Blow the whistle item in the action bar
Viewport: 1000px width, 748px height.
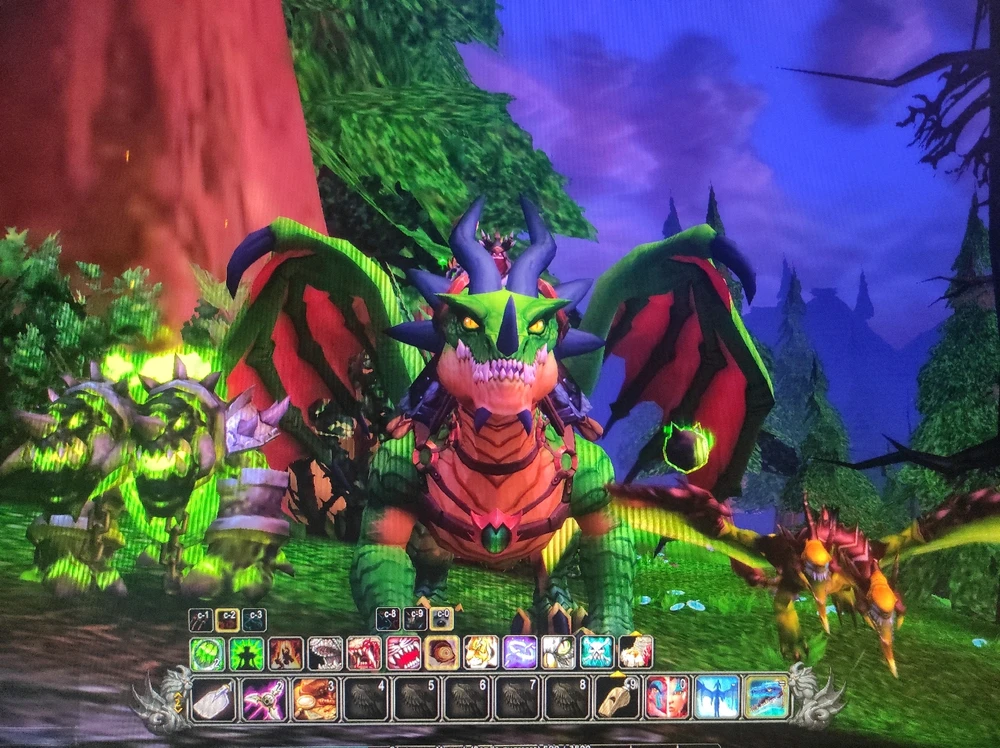point(617,698)
